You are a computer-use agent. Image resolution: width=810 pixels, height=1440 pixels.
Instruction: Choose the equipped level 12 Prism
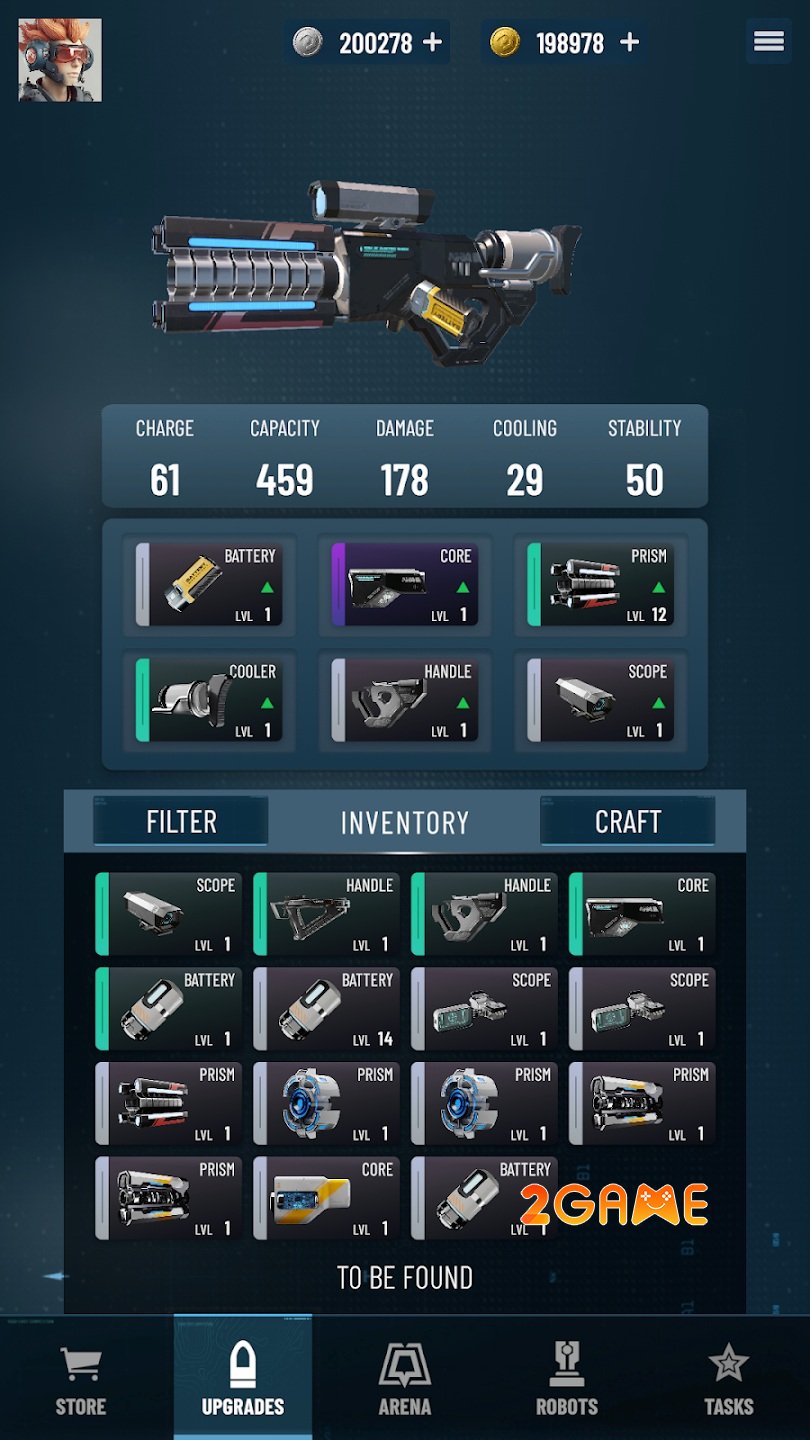[601, 585]
